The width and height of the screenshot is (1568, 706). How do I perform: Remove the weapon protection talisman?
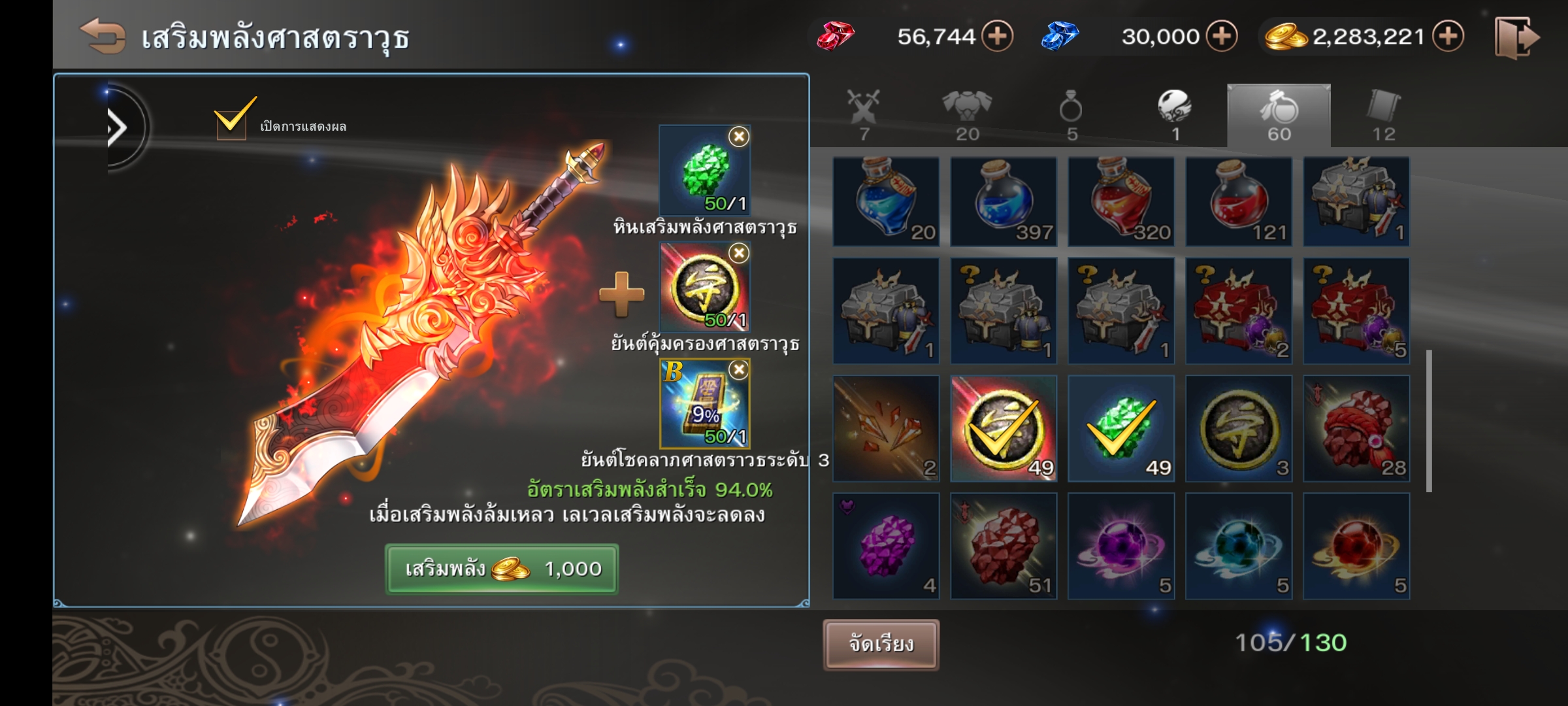738,253
